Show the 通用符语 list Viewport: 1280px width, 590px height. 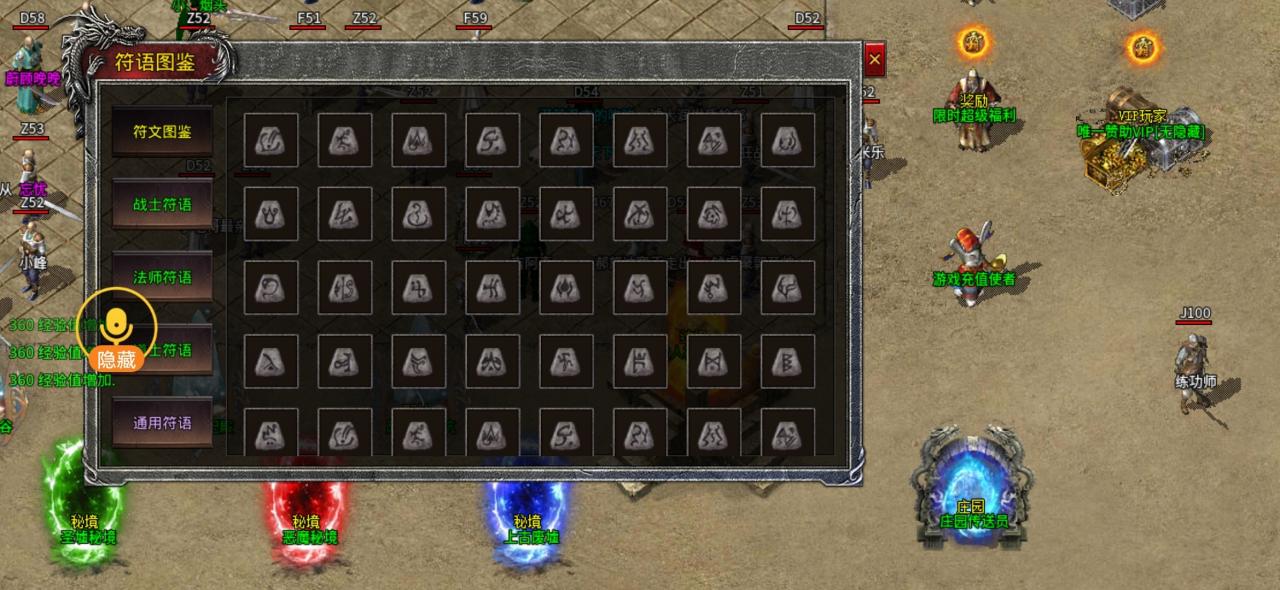pyautogui.click(x=162, y=423)
